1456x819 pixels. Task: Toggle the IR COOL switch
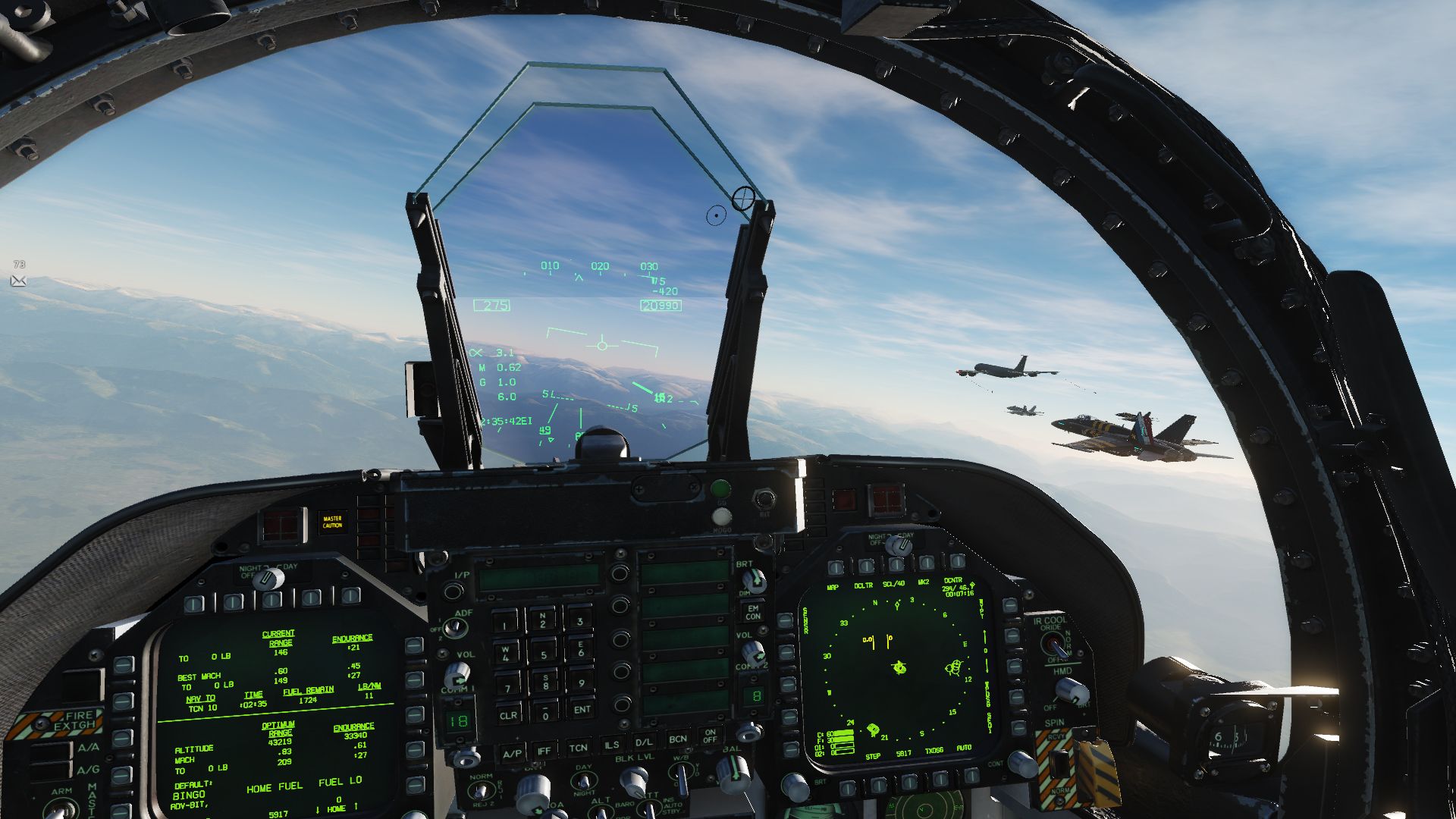(x=1053, y=644)
